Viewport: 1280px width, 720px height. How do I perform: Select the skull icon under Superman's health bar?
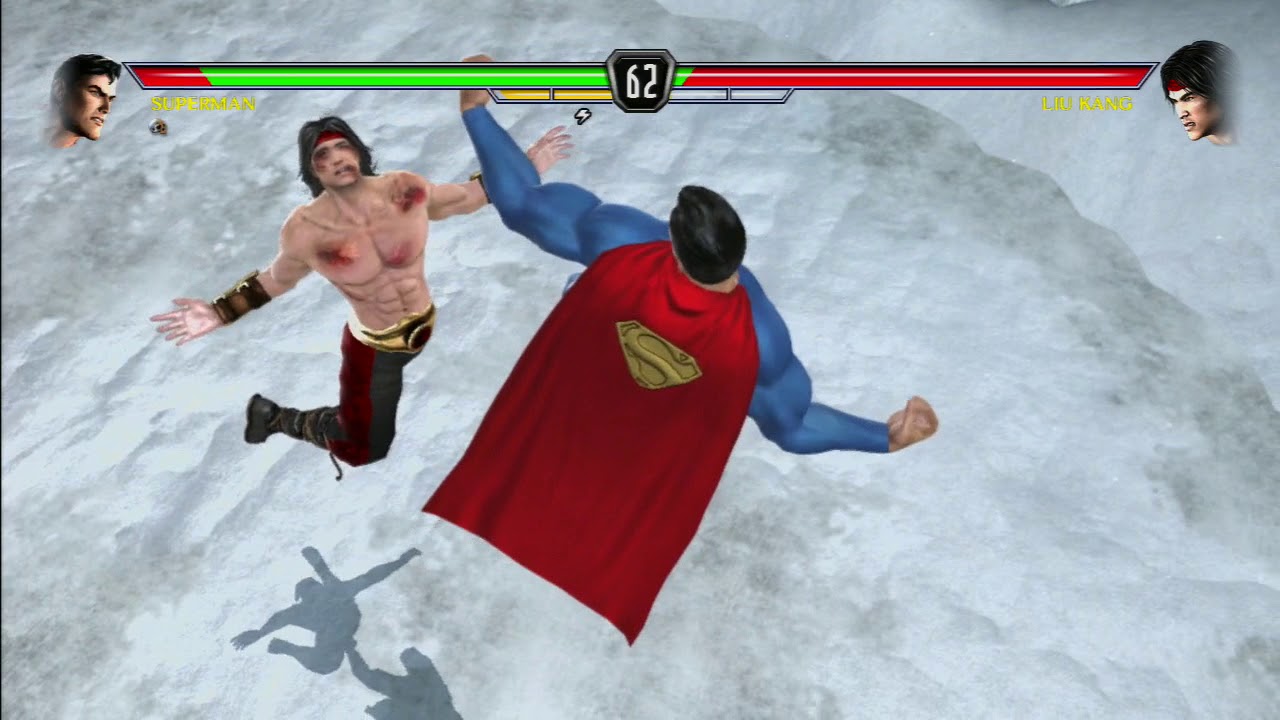click(156, 127)
